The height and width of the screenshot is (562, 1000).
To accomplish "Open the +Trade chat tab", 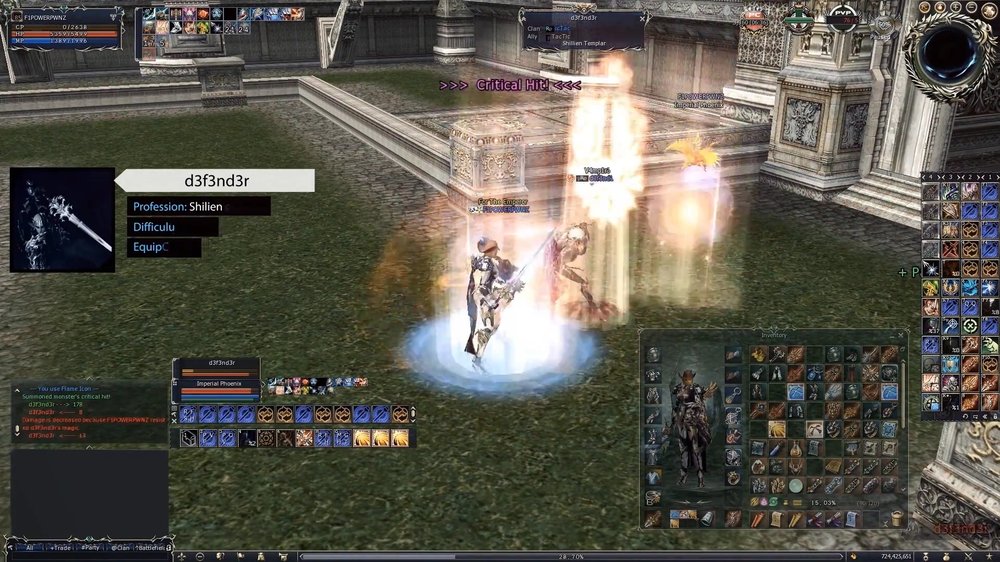I will click(61, 548).
